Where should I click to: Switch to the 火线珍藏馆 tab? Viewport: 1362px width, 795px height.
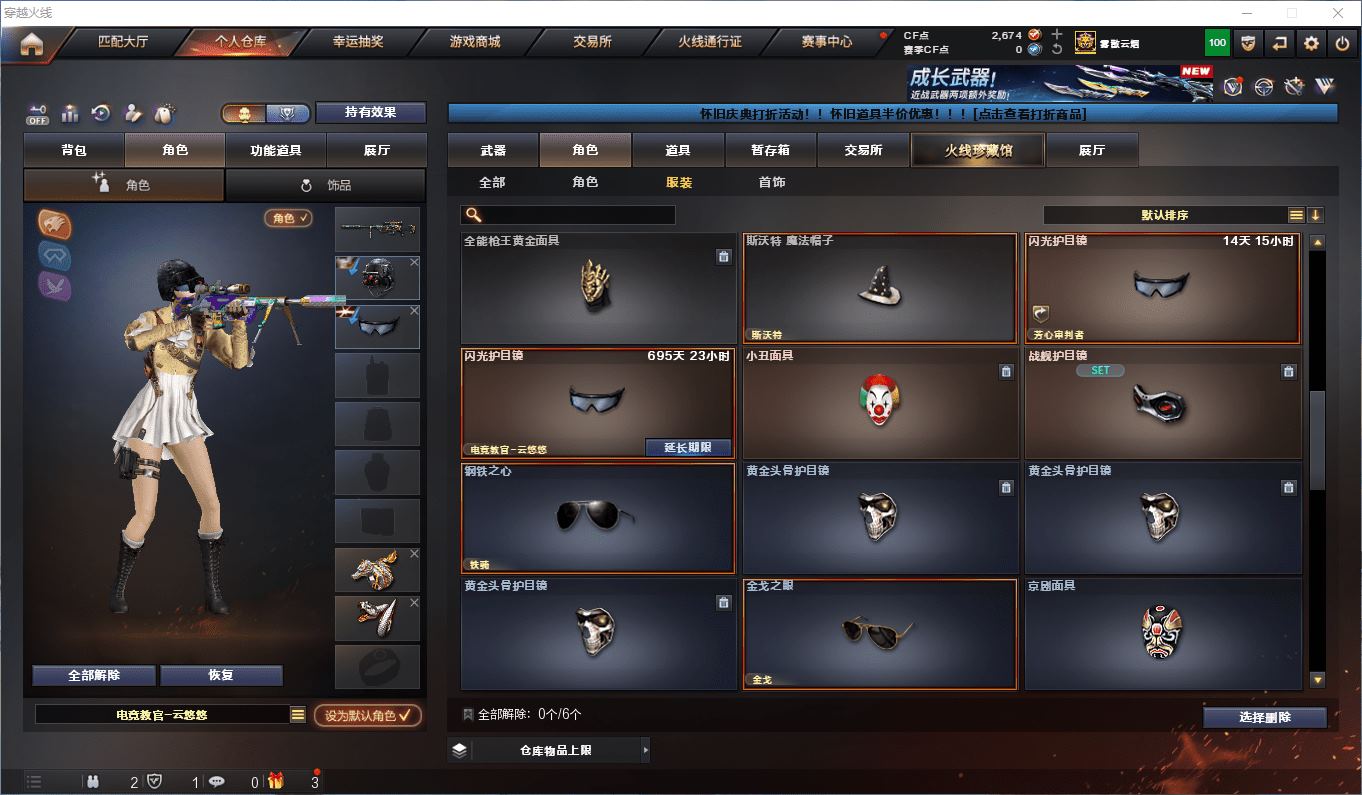coord(978,150)
